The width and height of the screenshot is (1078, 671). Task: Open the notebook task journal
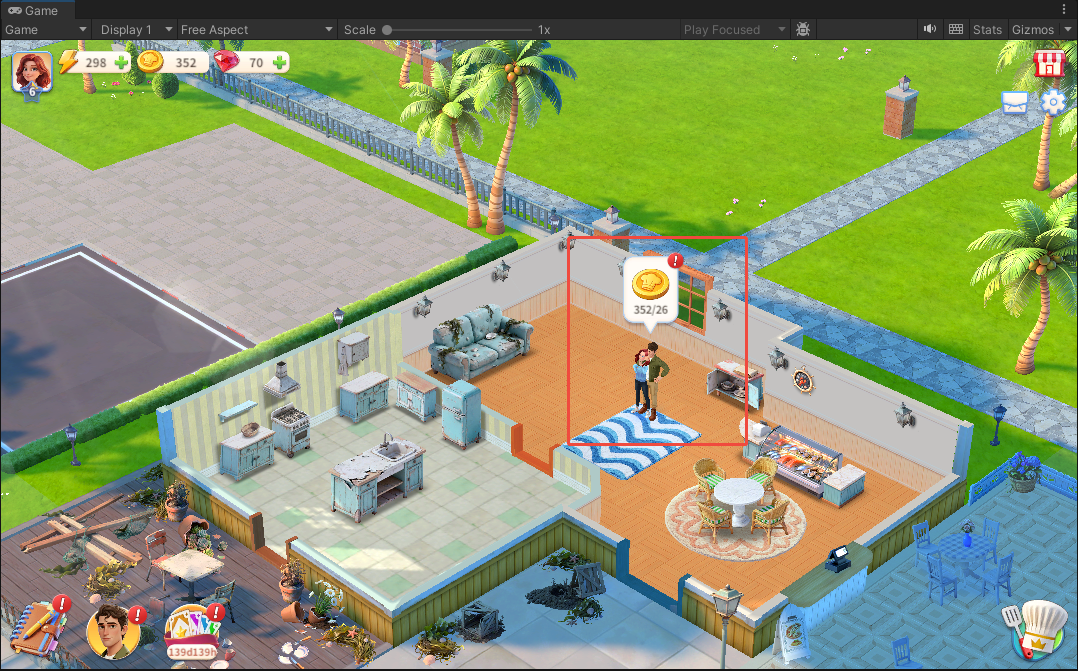pyautogui.click(x=38, y=628)
